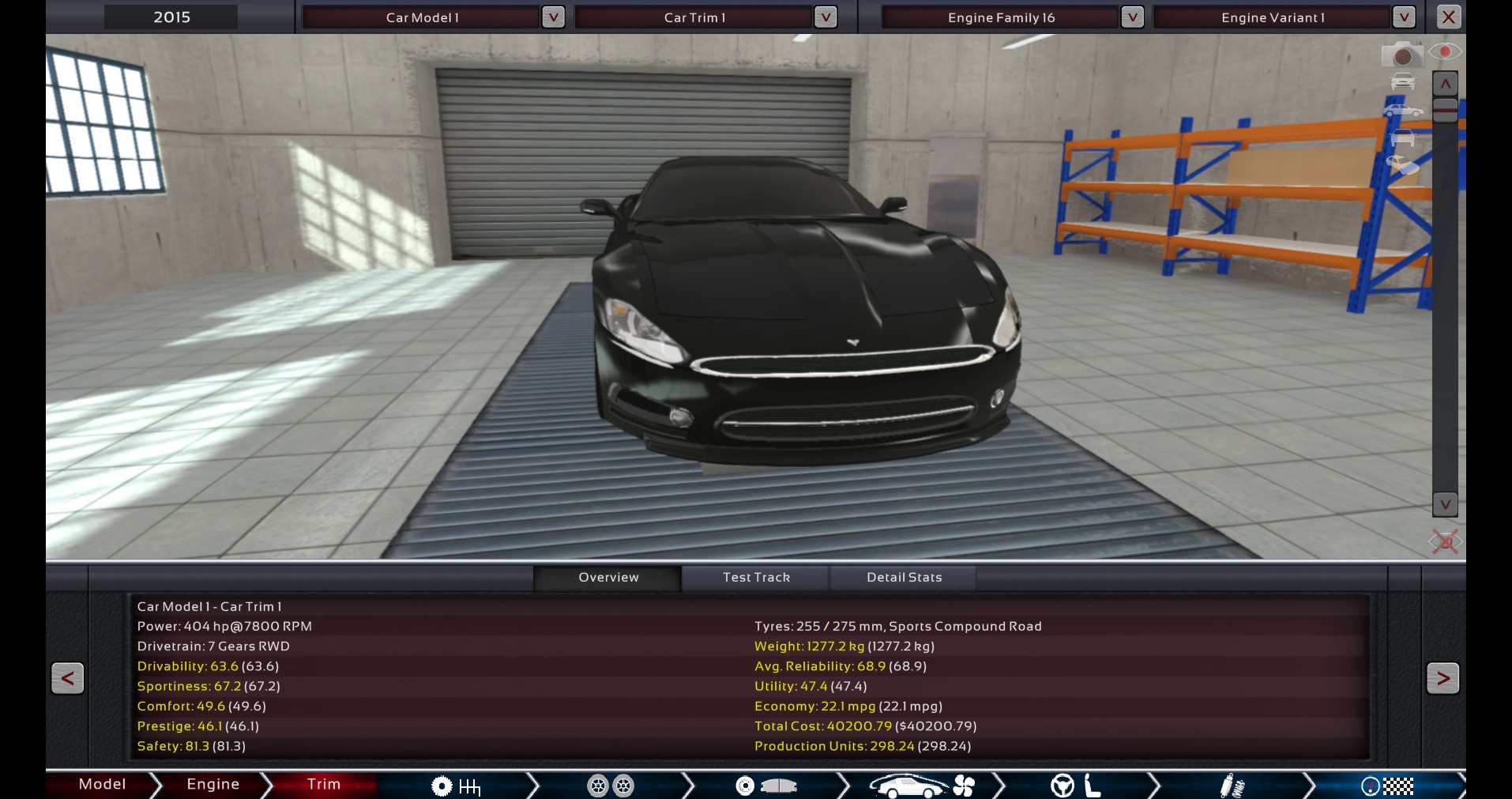Expand the Car Trim 1 dropdown
Viewport: 1512px width, 799px height.
[825, 17]
